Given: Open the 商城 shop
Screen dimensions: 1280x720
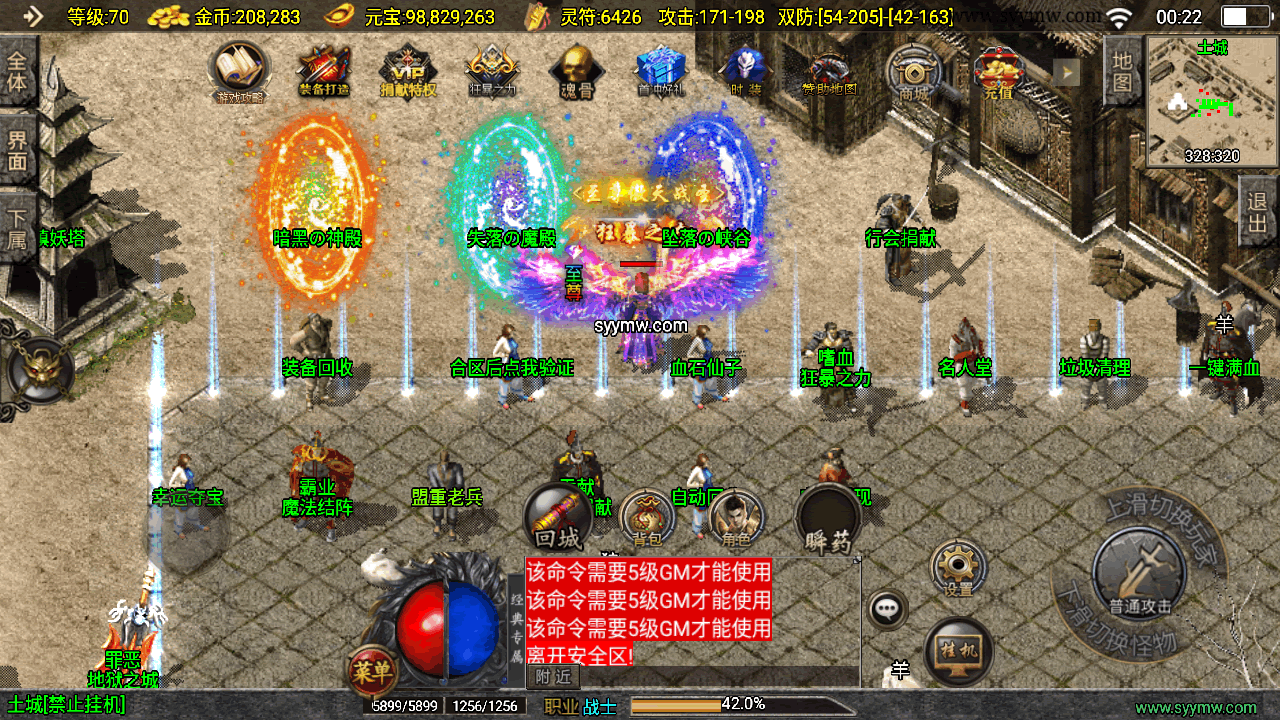Looking at the screenshot, I should pos(913,71).
